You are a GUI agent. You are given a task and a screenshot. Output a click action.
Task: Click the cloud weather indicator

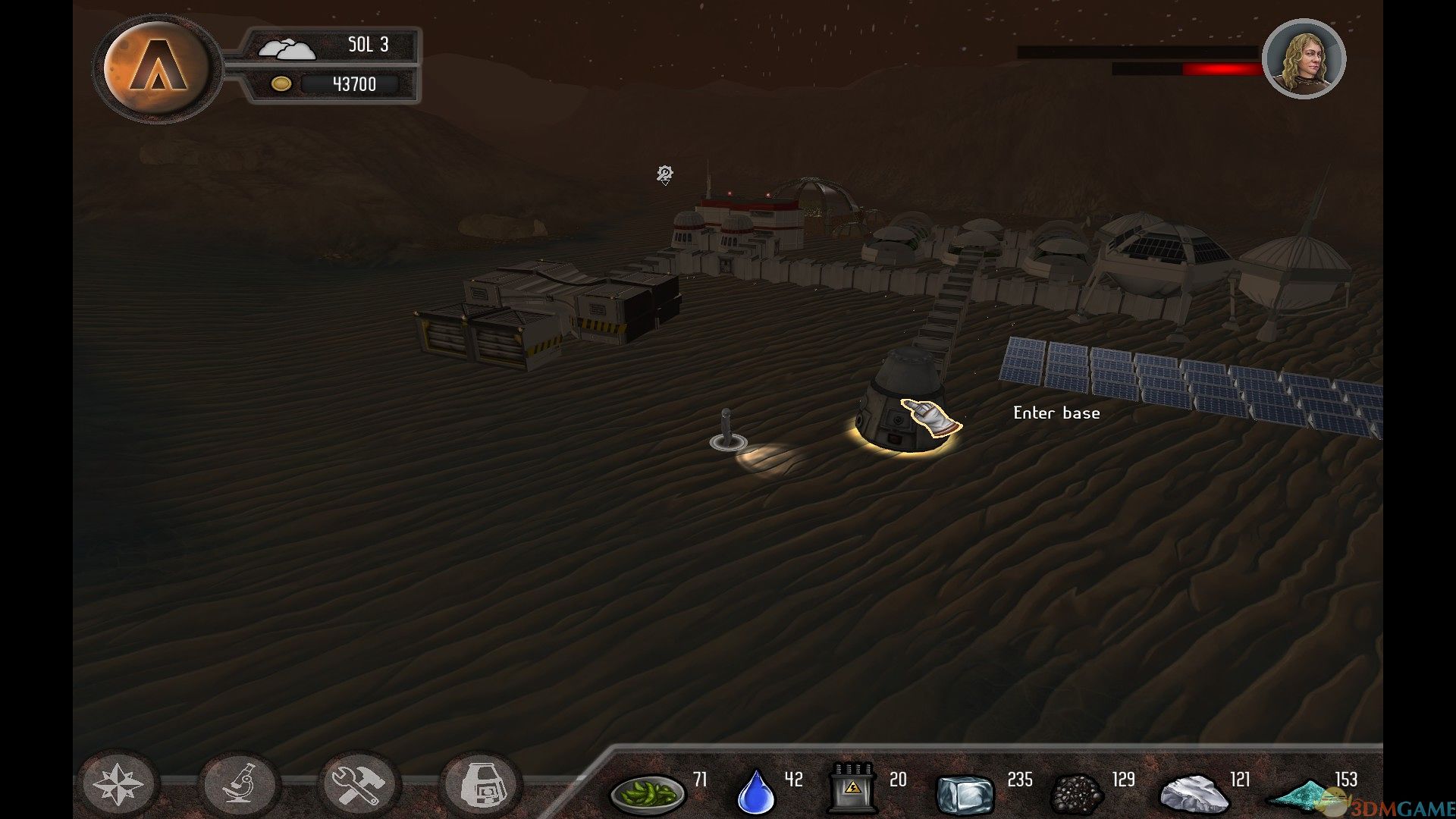pos(286,49)
